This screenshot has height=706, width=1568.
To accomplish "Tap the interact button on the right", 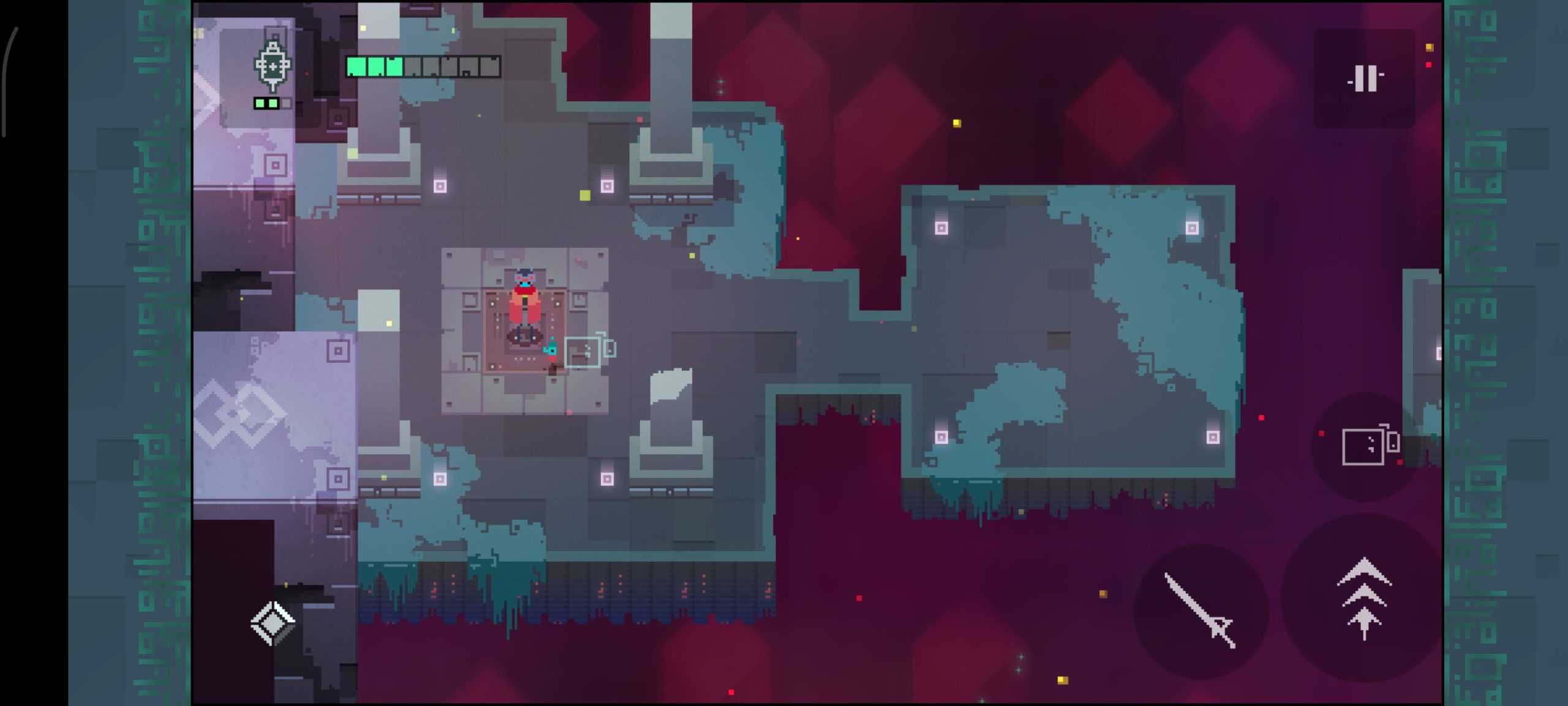I will tap(1370, 446).
